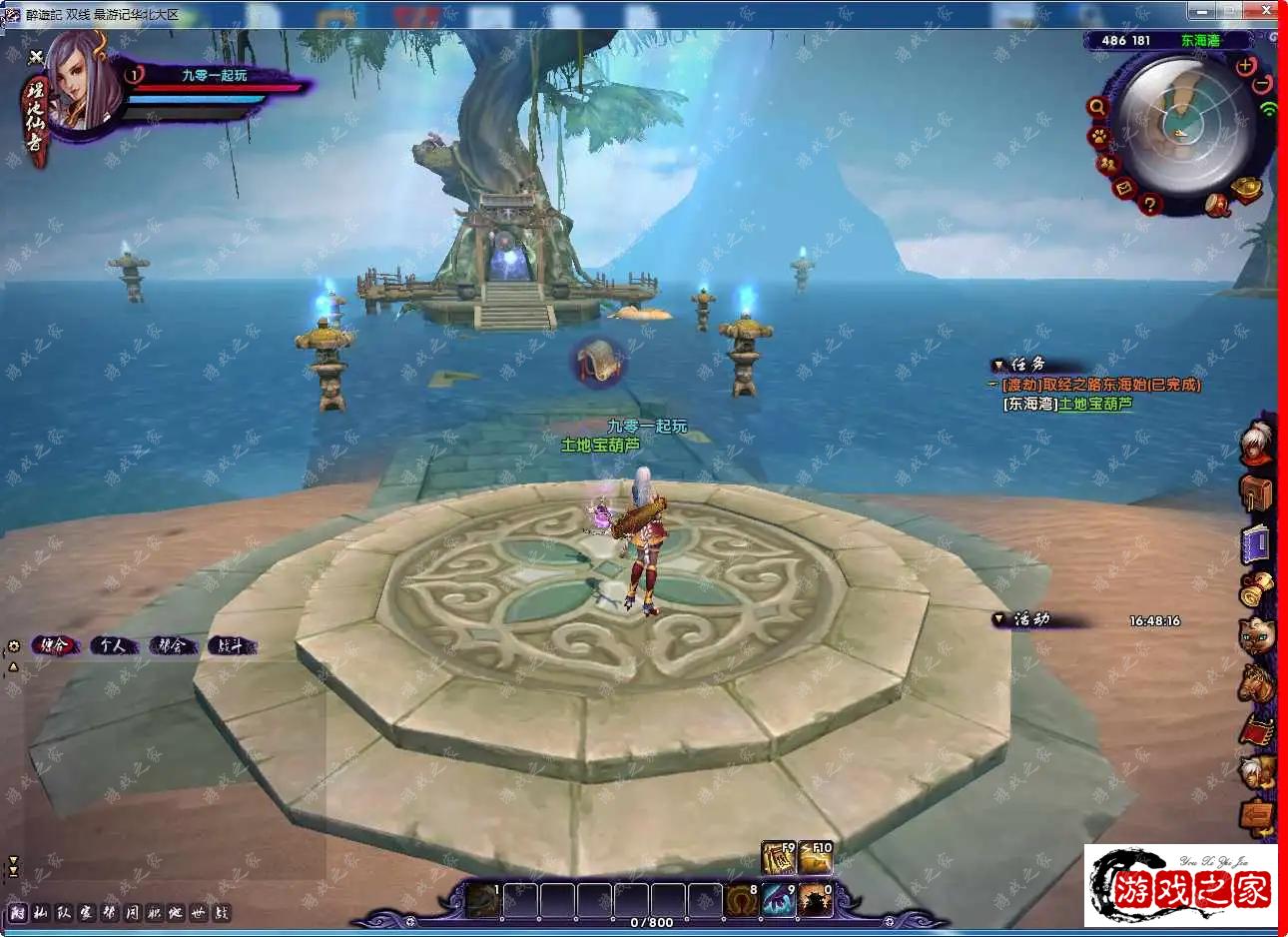Image resolution: width=1288 pixels, height=937 pixels.
Task: Switch to the 综合 chat tab
Action: tap(54, 645)
